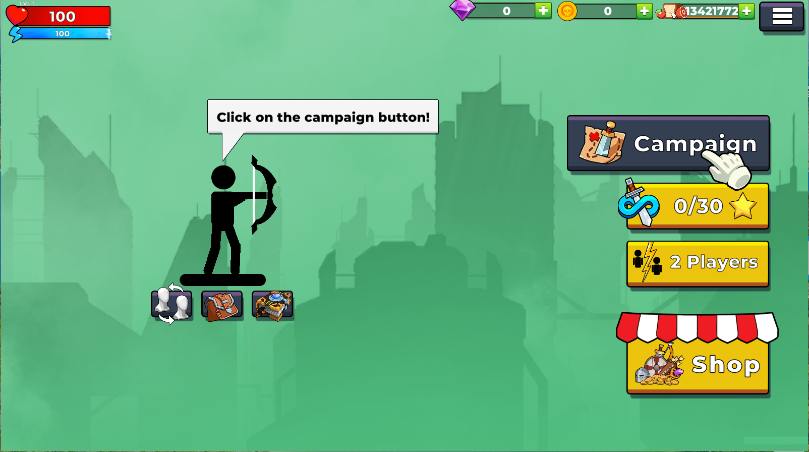809x452 pixels.
Task: Open the Campaign mode
Action: coord(667,144)
